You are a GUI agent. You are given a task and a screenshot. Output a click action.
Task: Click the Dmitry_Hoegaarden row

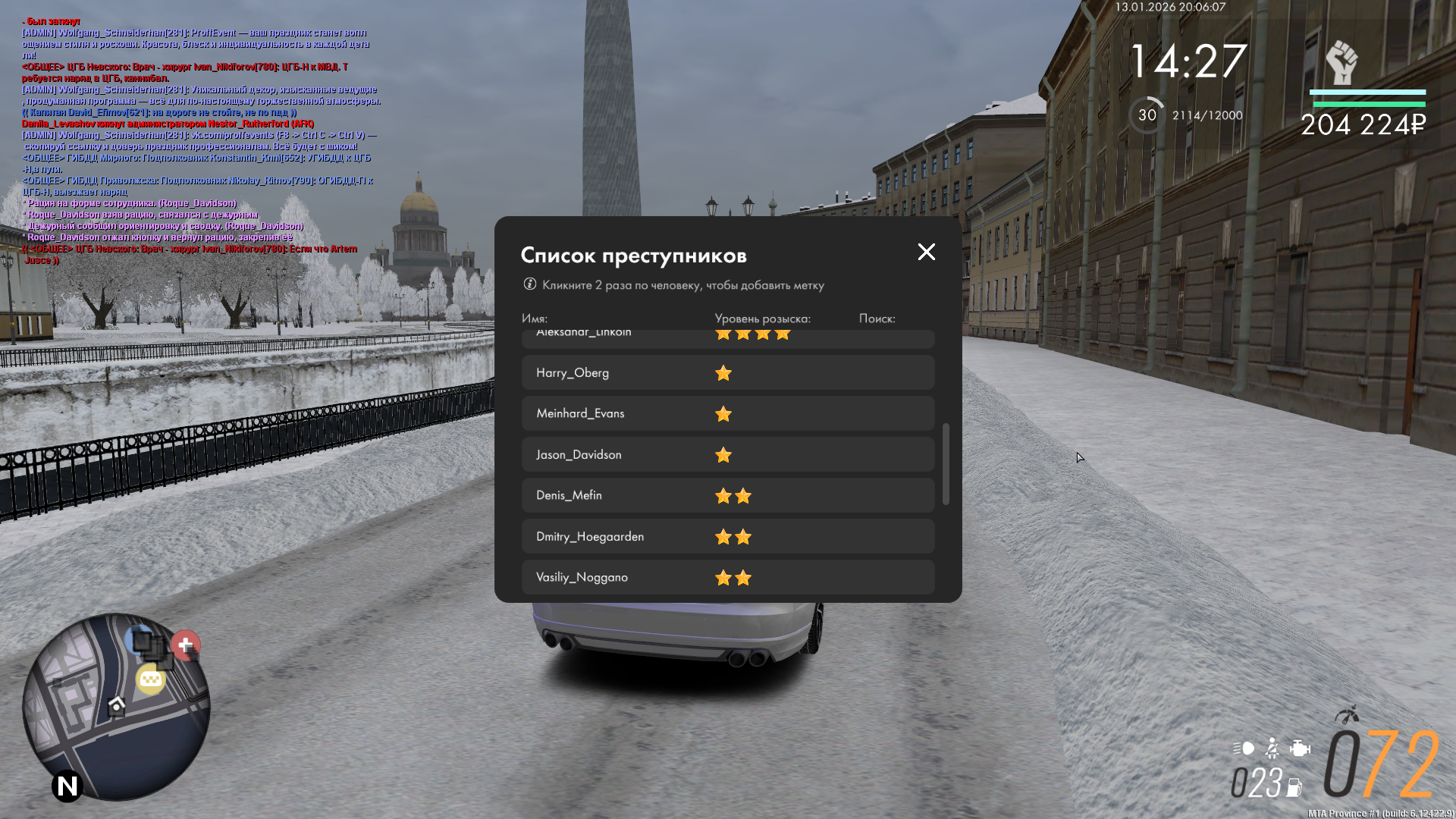[x=727, y=537]
